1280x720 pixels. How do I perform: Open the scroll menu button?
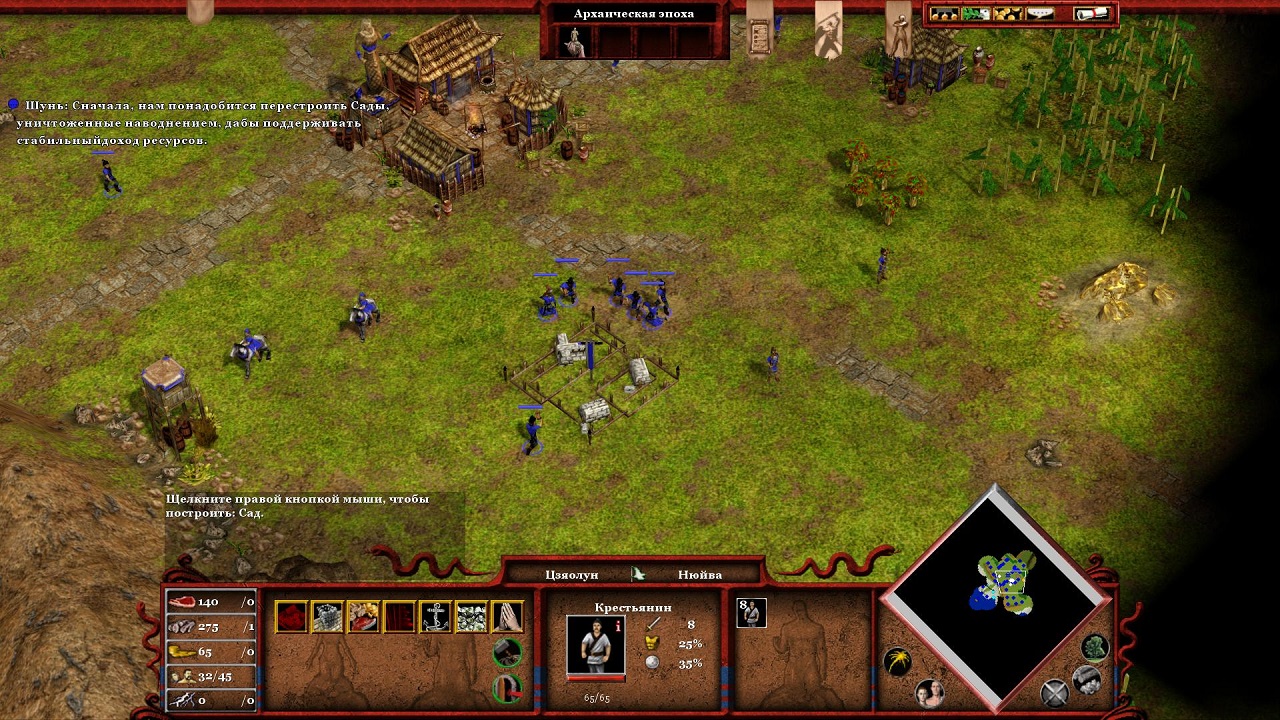coord(1093,14)
